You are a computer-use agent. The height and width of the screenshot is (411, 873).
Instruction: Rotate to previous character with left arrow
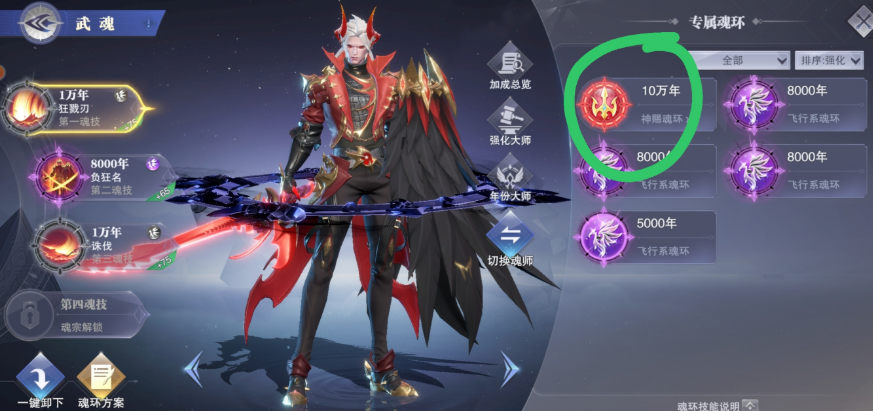pos(193,369)
